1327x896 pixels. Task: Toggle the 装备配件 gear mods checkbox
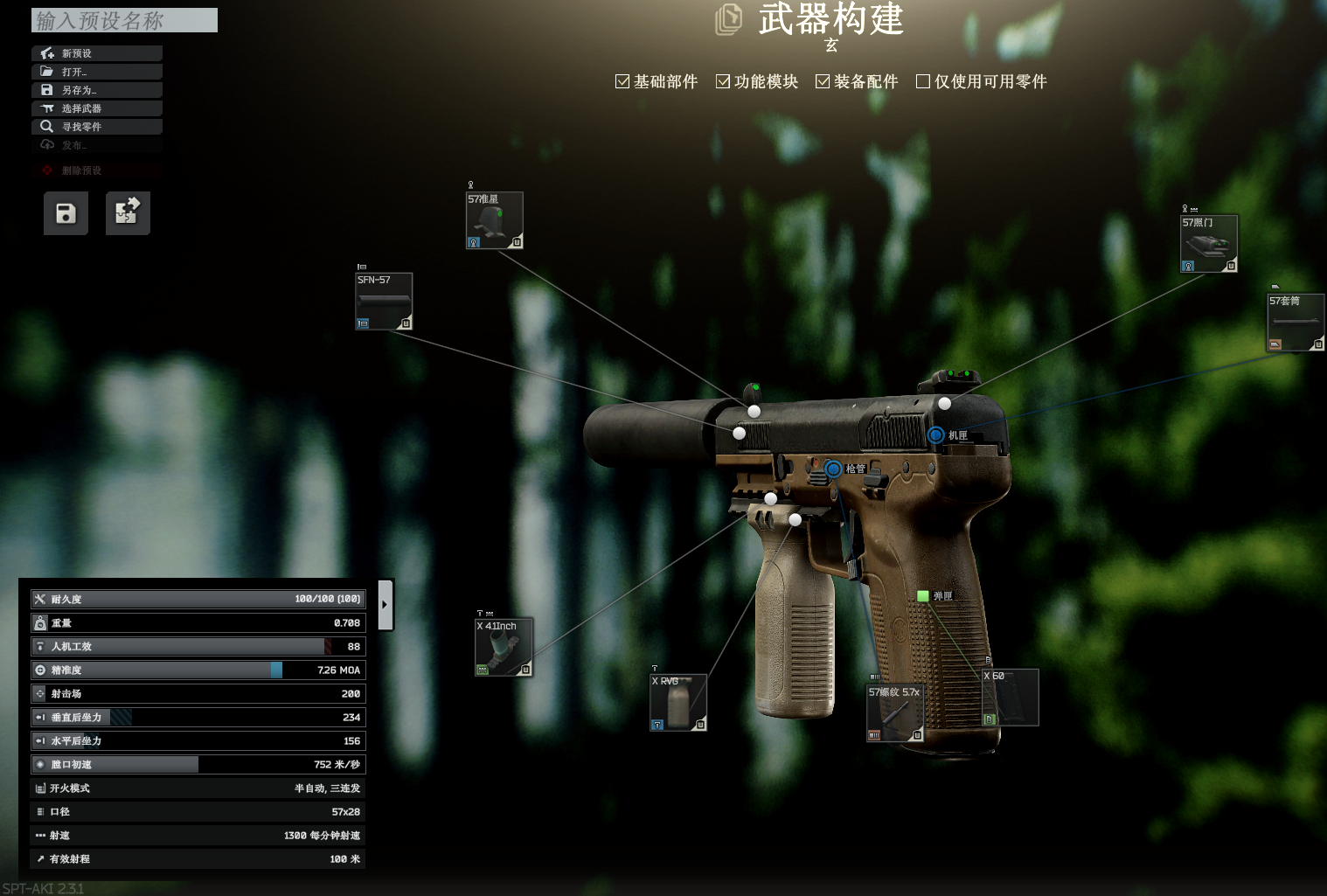pyautogui.click(x=823, y=81)
